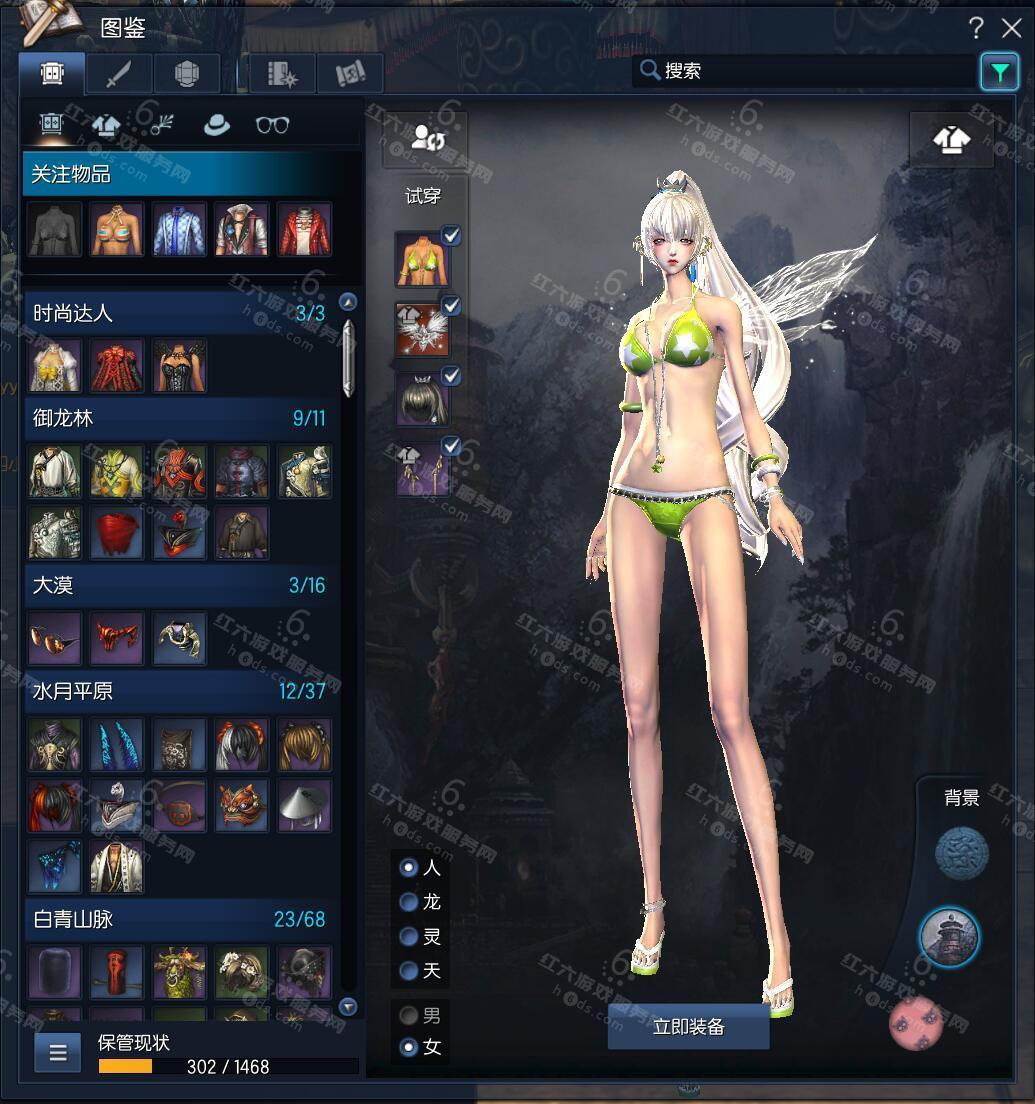
Task: Click the outfit toggle button top right
Action: coord(951,139)
